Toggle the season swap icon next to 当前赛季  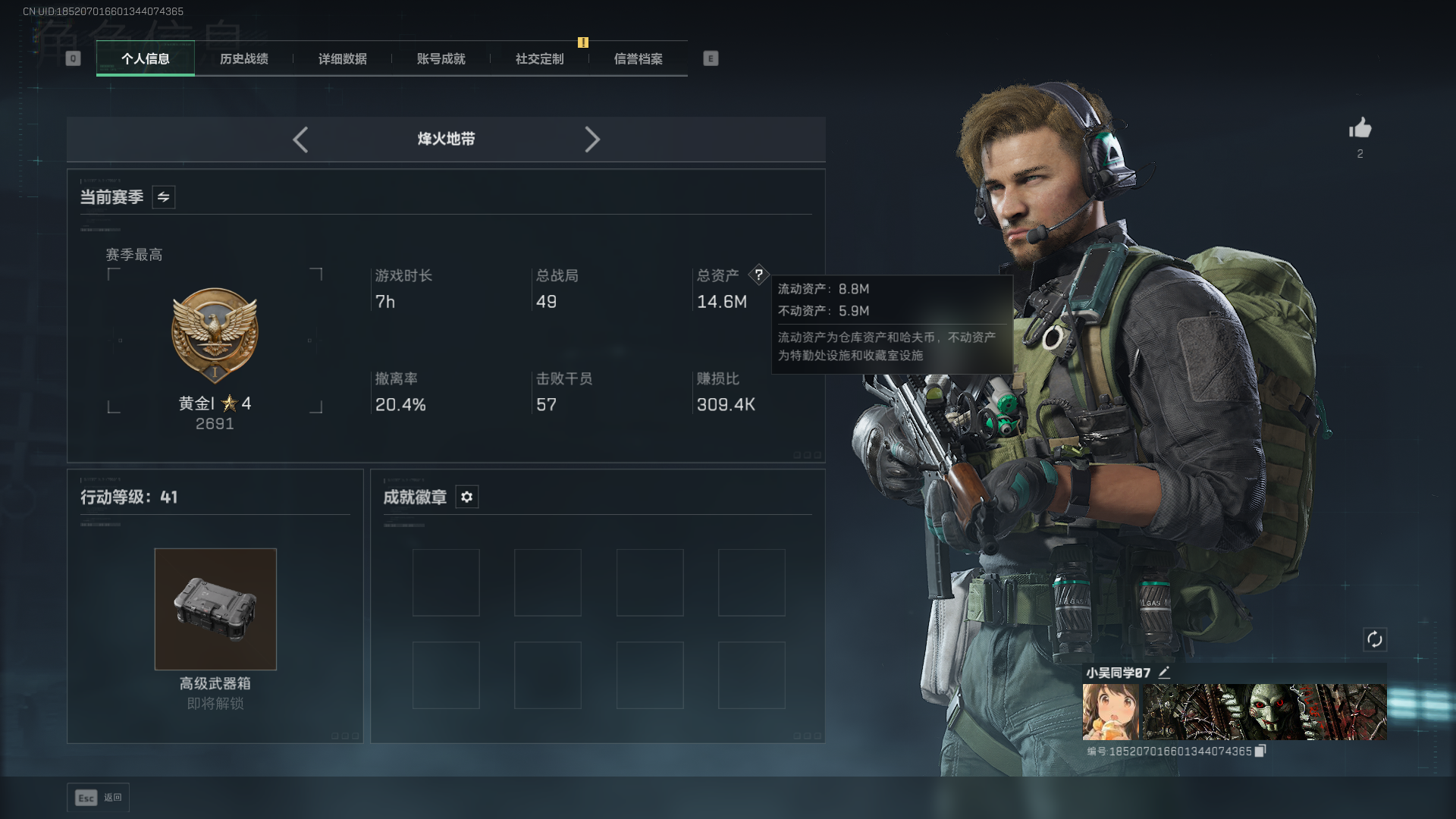(164, 197)
